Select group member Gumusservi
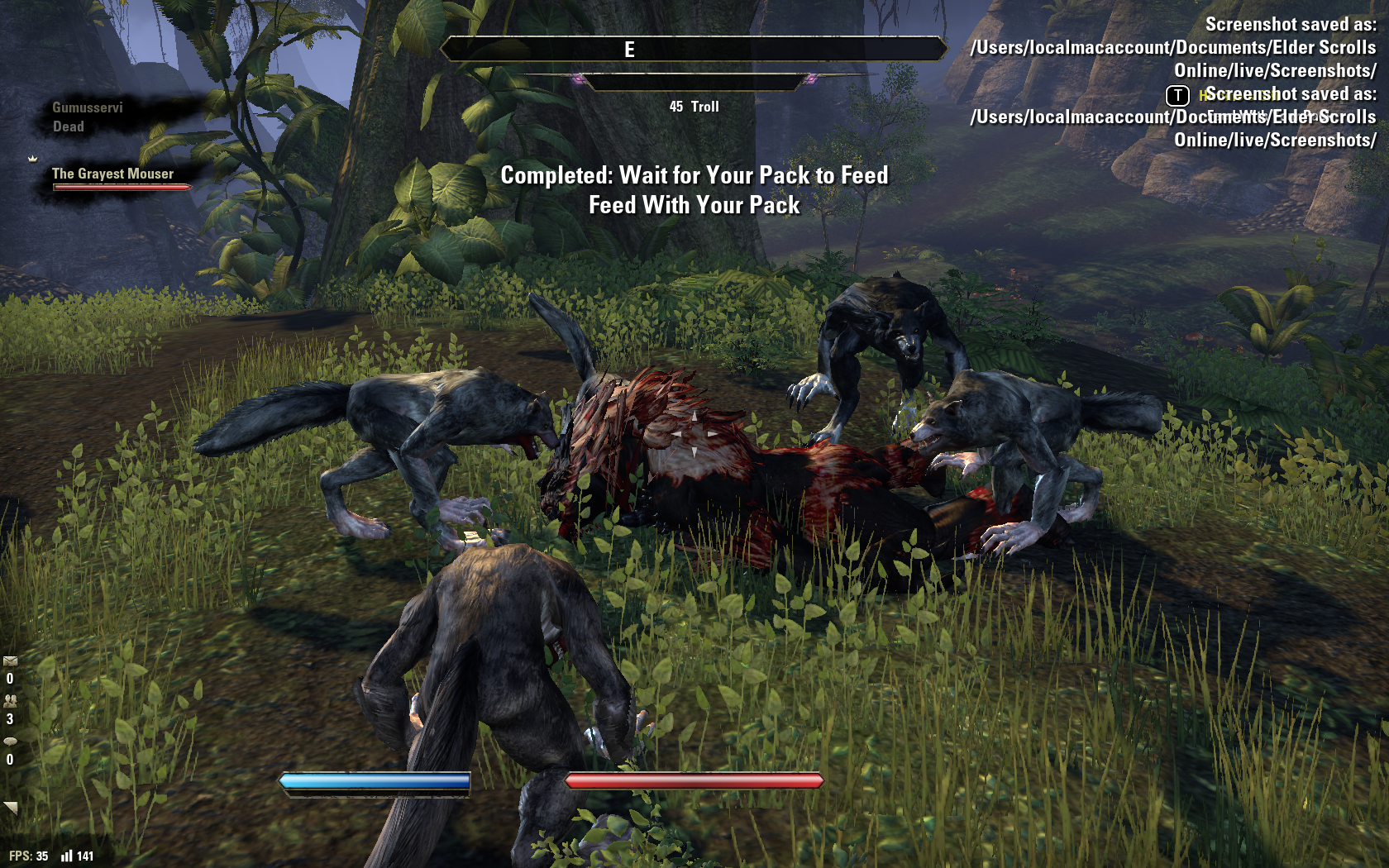The height and width of the screenshot is (868, 1389). [87, 107]
